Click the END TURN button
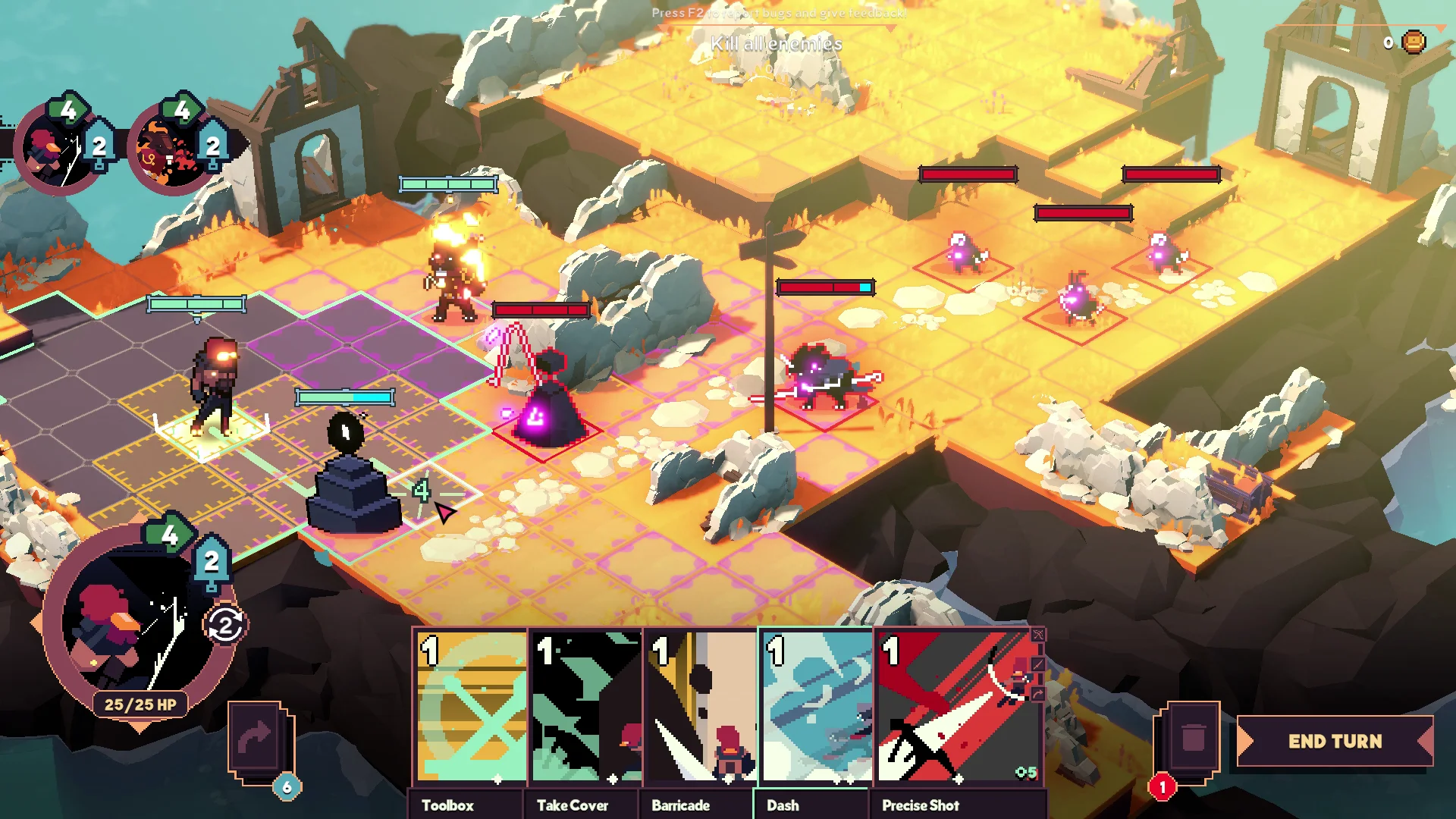Viewport: 1456px width, 819px height. point(1335,741)
